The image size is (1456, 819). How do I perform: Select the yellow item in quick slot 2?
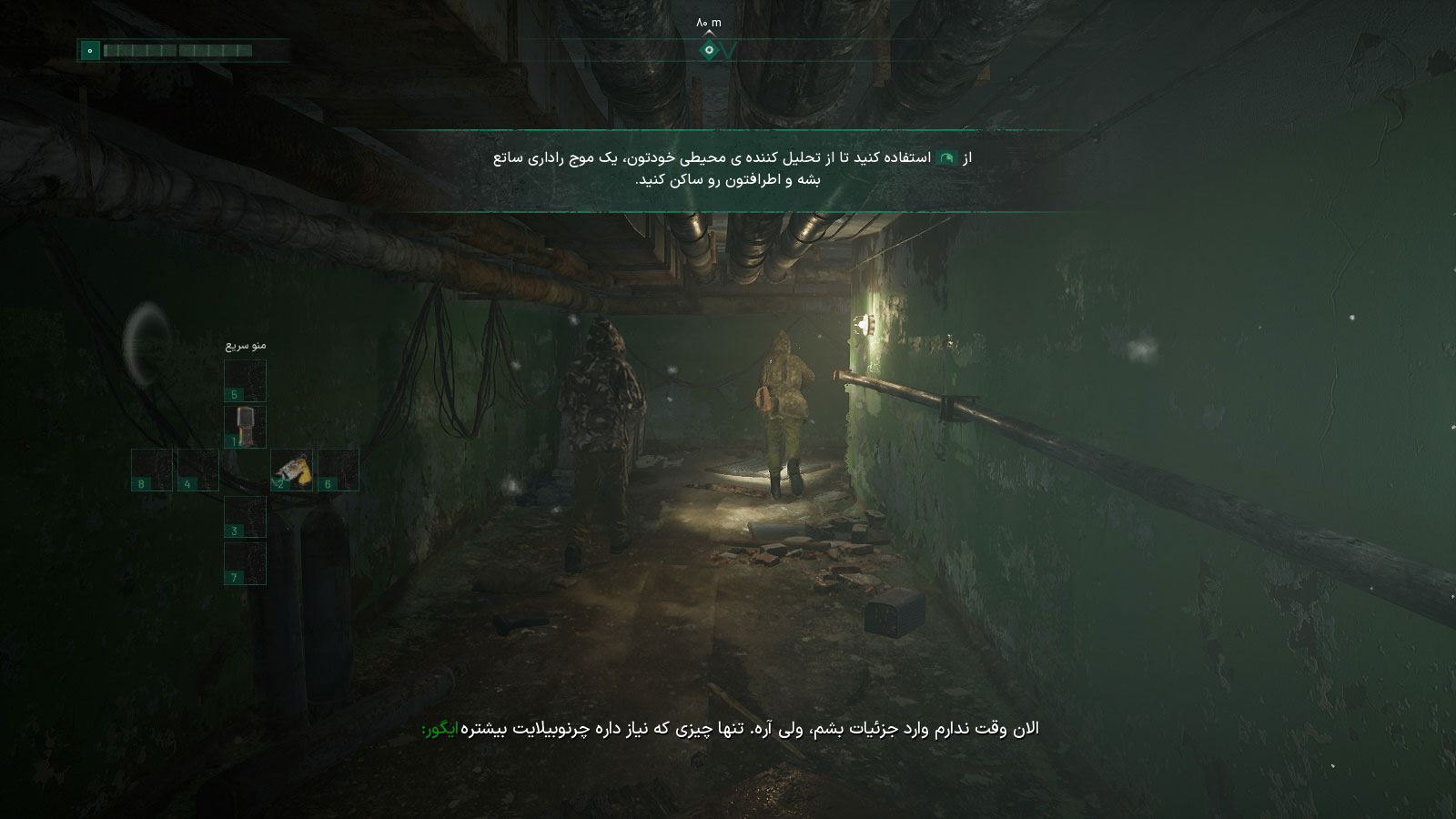(291, 470)
